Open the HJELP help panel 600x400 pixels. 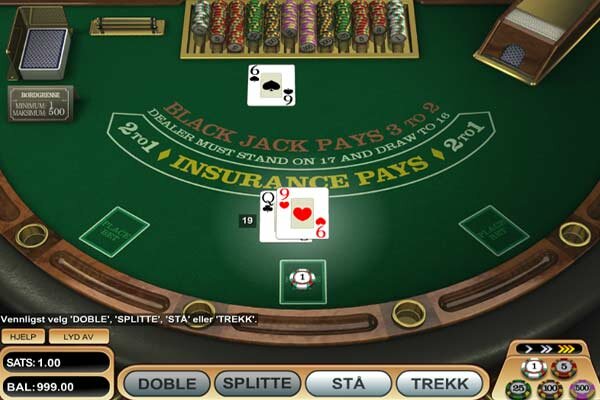[x=22, y=337]
